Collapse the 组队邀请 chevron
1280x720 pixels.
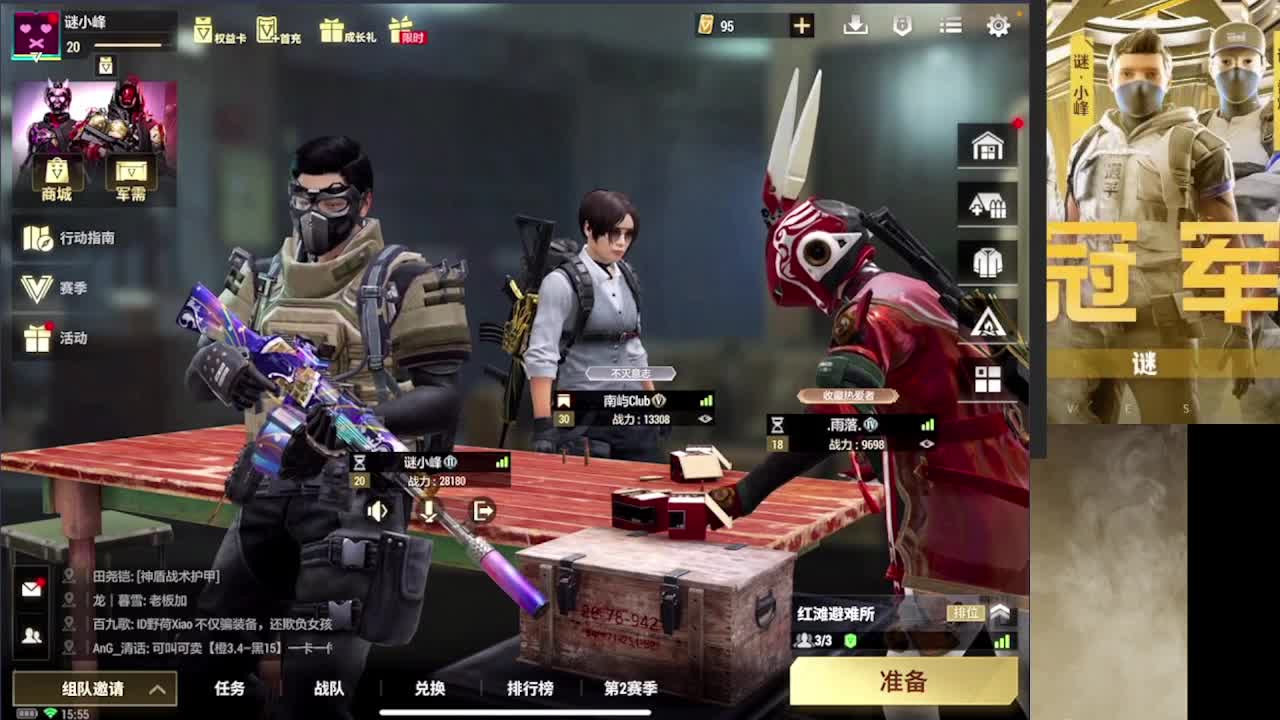click(156, 689)
